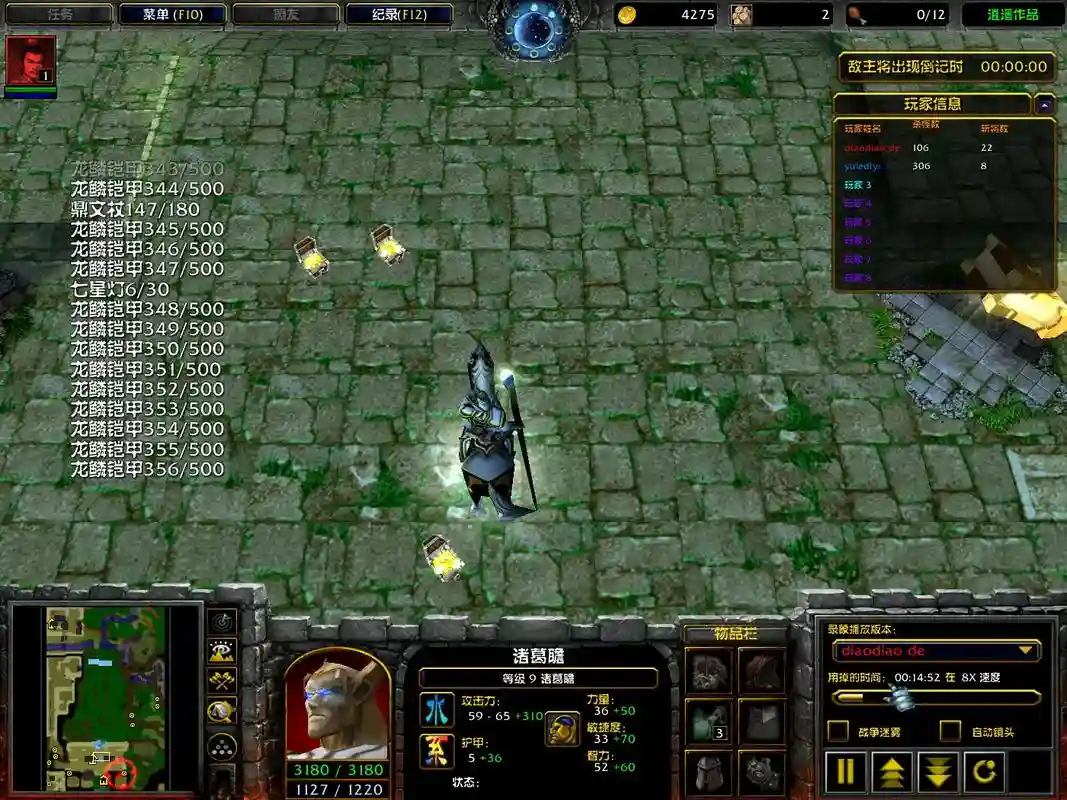The width and height of the screenshot is (1067, 800).
Task: Increase the replay playback speed
Action: tap(892, 771)
